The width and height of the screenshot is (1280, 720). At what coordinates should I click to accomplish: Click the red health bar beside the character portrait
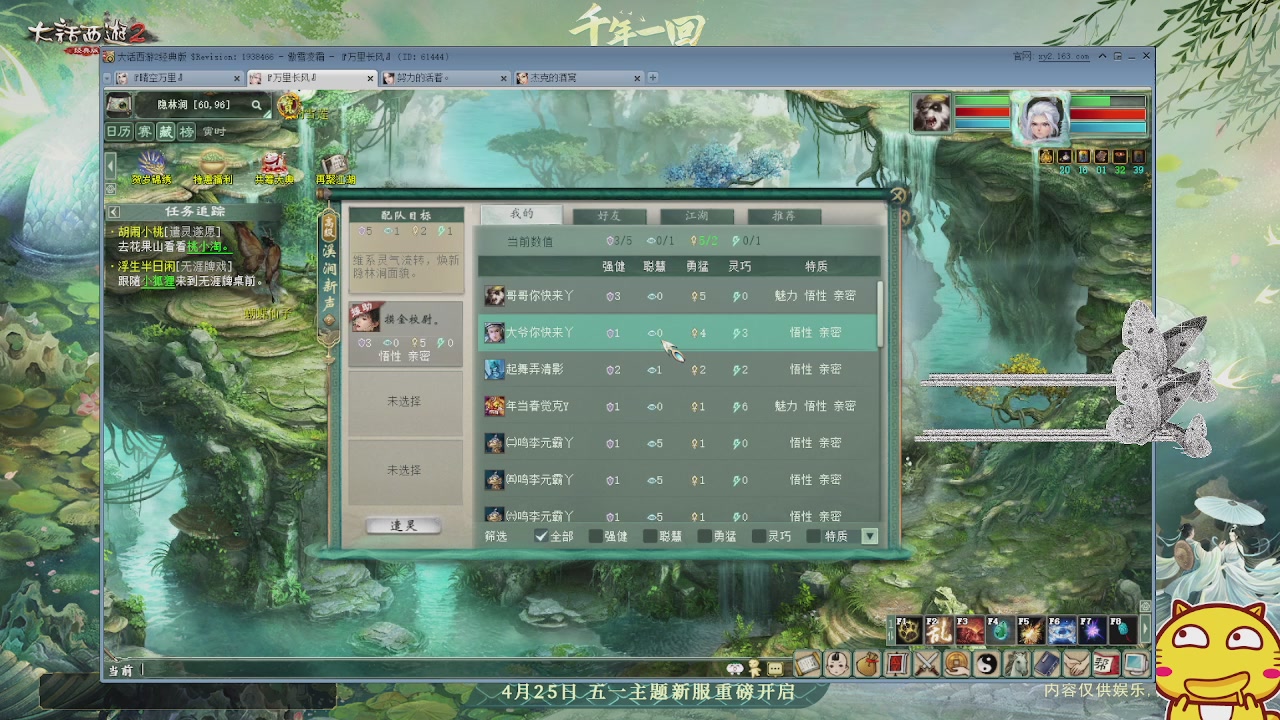(x=1108, y=114)
